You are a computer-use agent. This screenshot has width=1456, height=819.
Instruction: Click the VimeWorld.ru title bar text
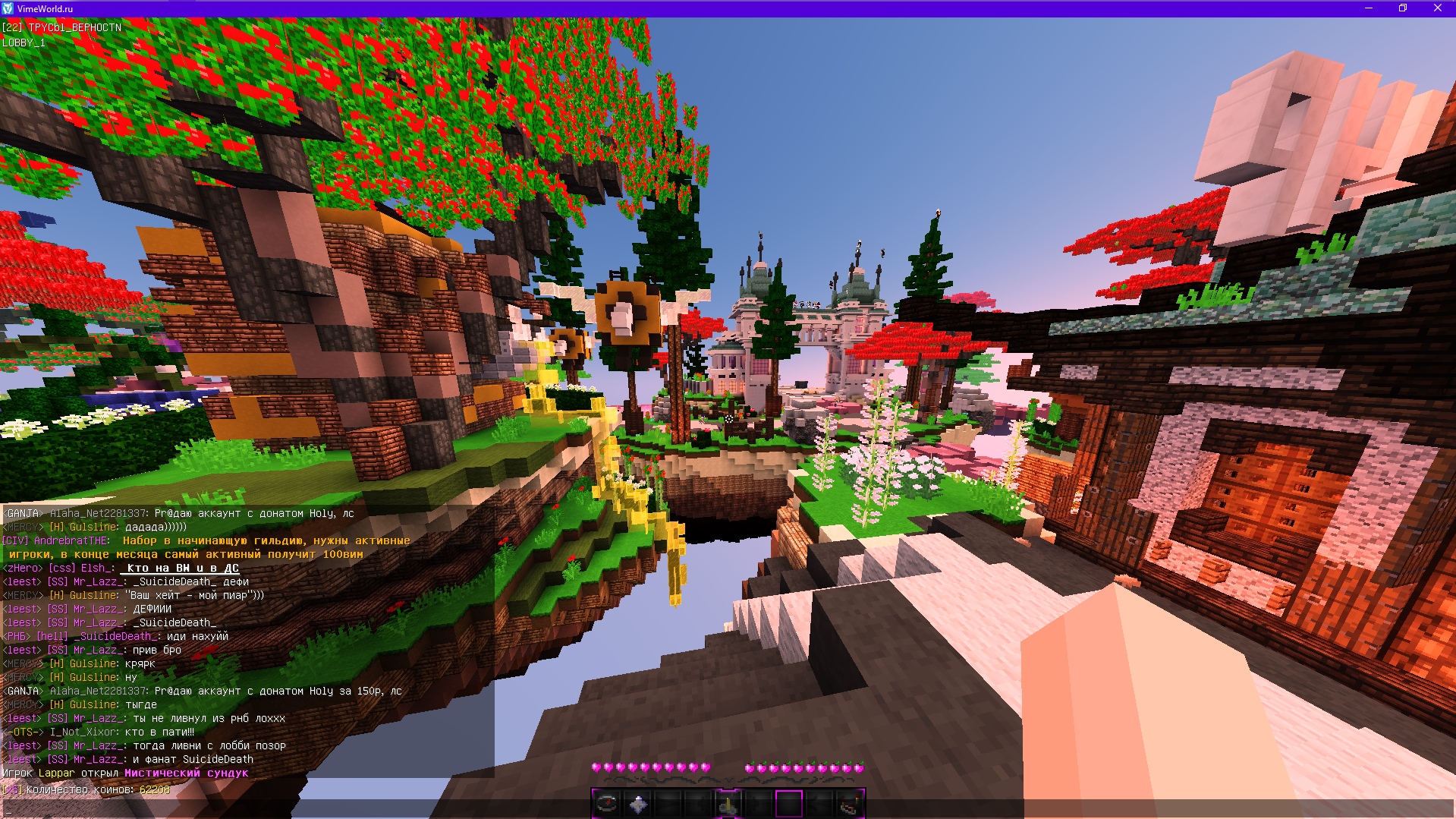(x=46, y=8)
